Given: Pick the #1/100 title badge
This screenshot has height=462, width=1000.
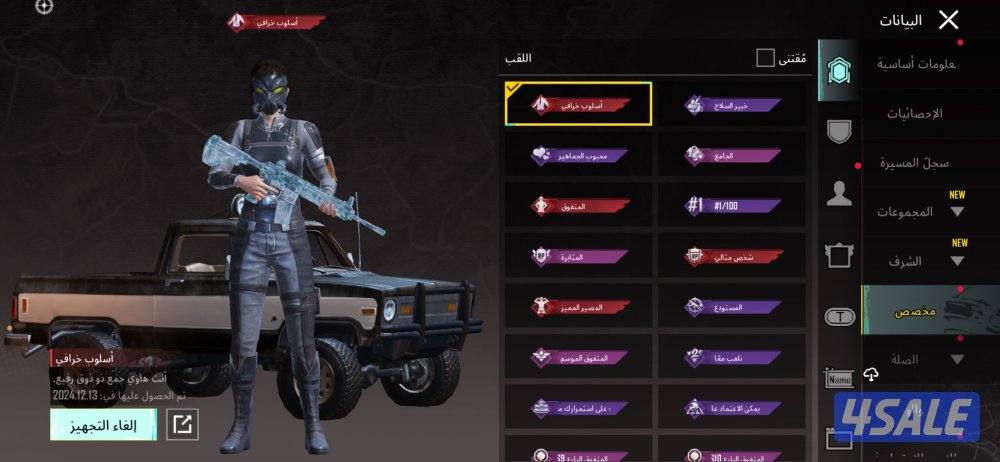Looking at the screenshot, I should 733,206.
